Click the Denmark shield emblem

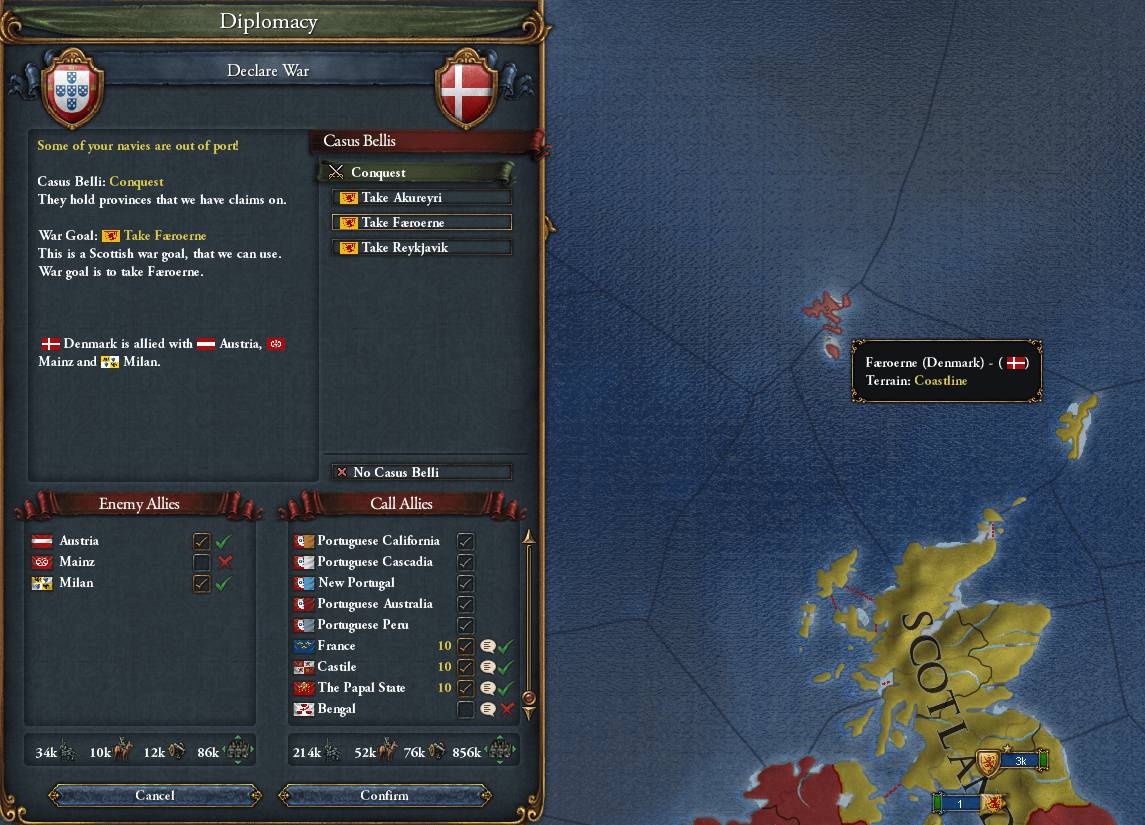[x=467, y=89]
